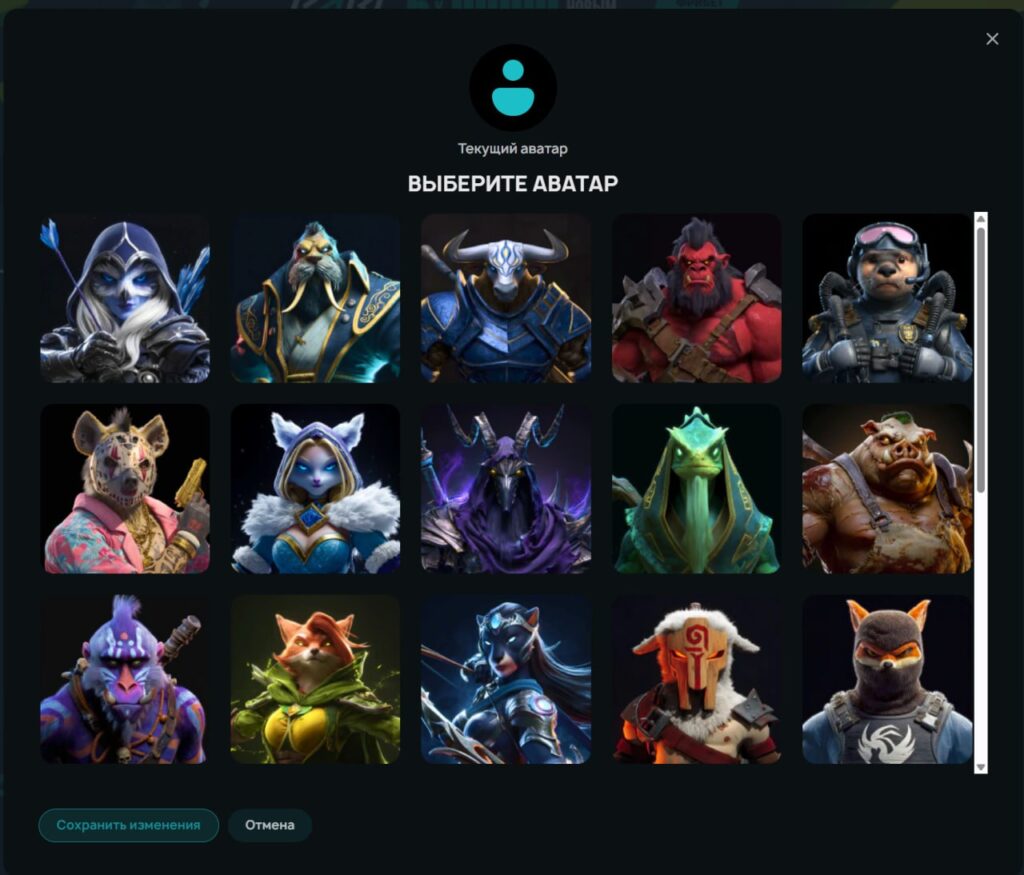Pick the dark panther archer avatar

pyautogui.click(x=506, y=679)
